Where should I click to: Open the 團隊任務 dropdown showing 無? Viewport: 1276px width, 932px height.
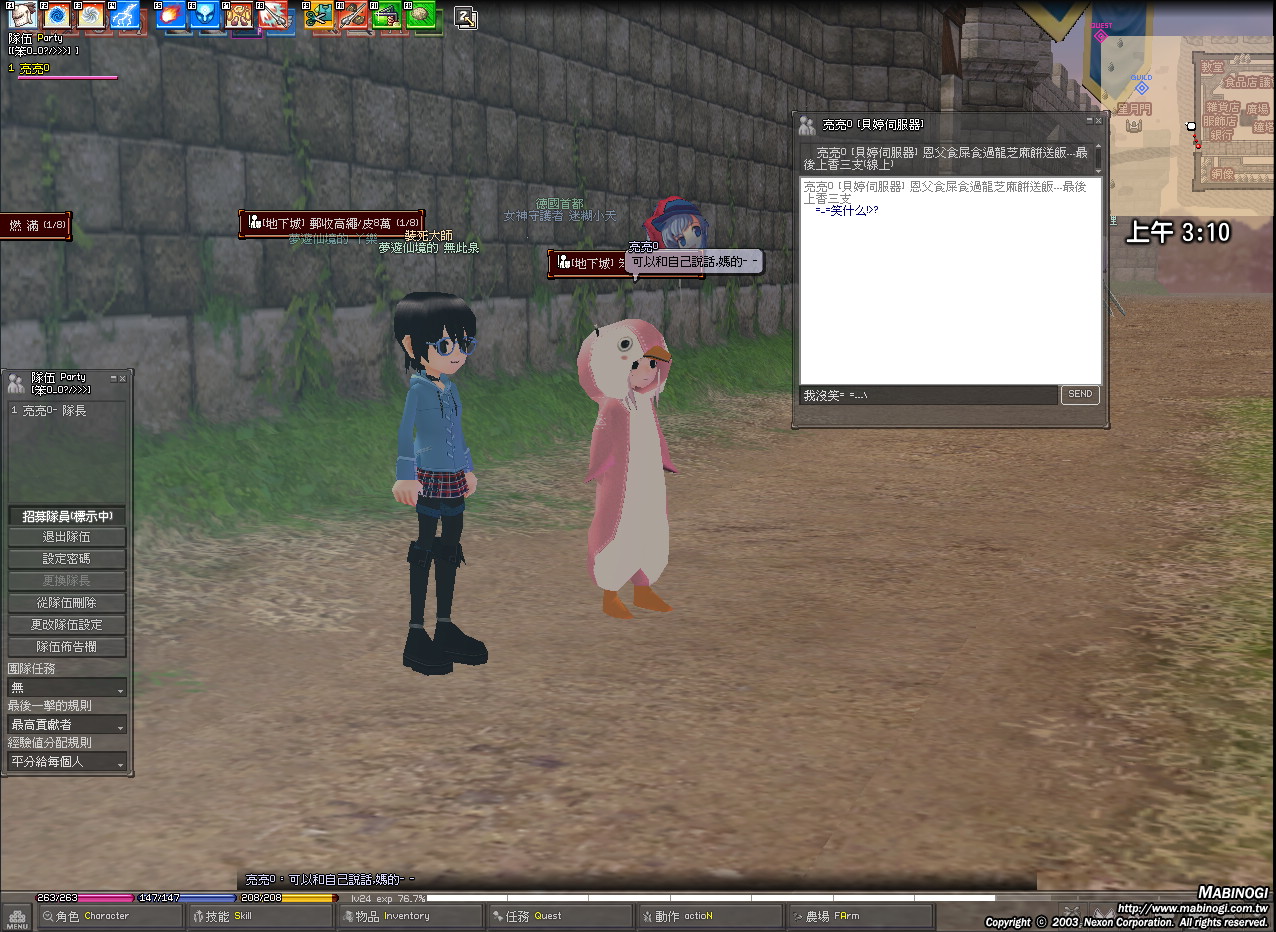[x=67, y=688]
